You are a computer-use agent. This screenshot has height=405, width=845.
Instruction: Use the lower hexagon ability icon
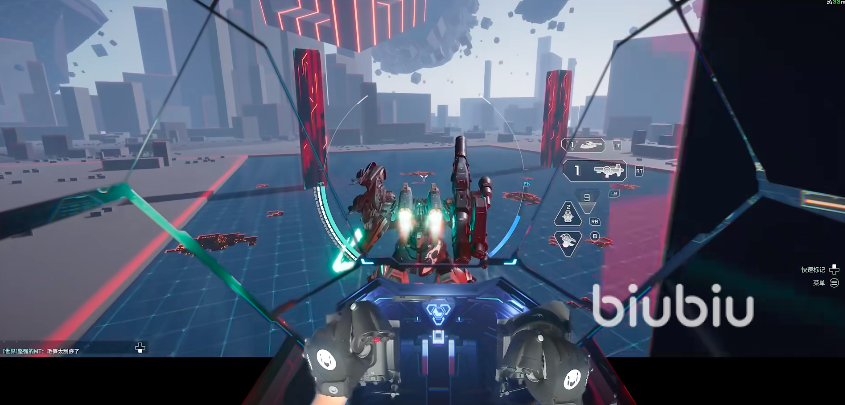tap(568, 241)
